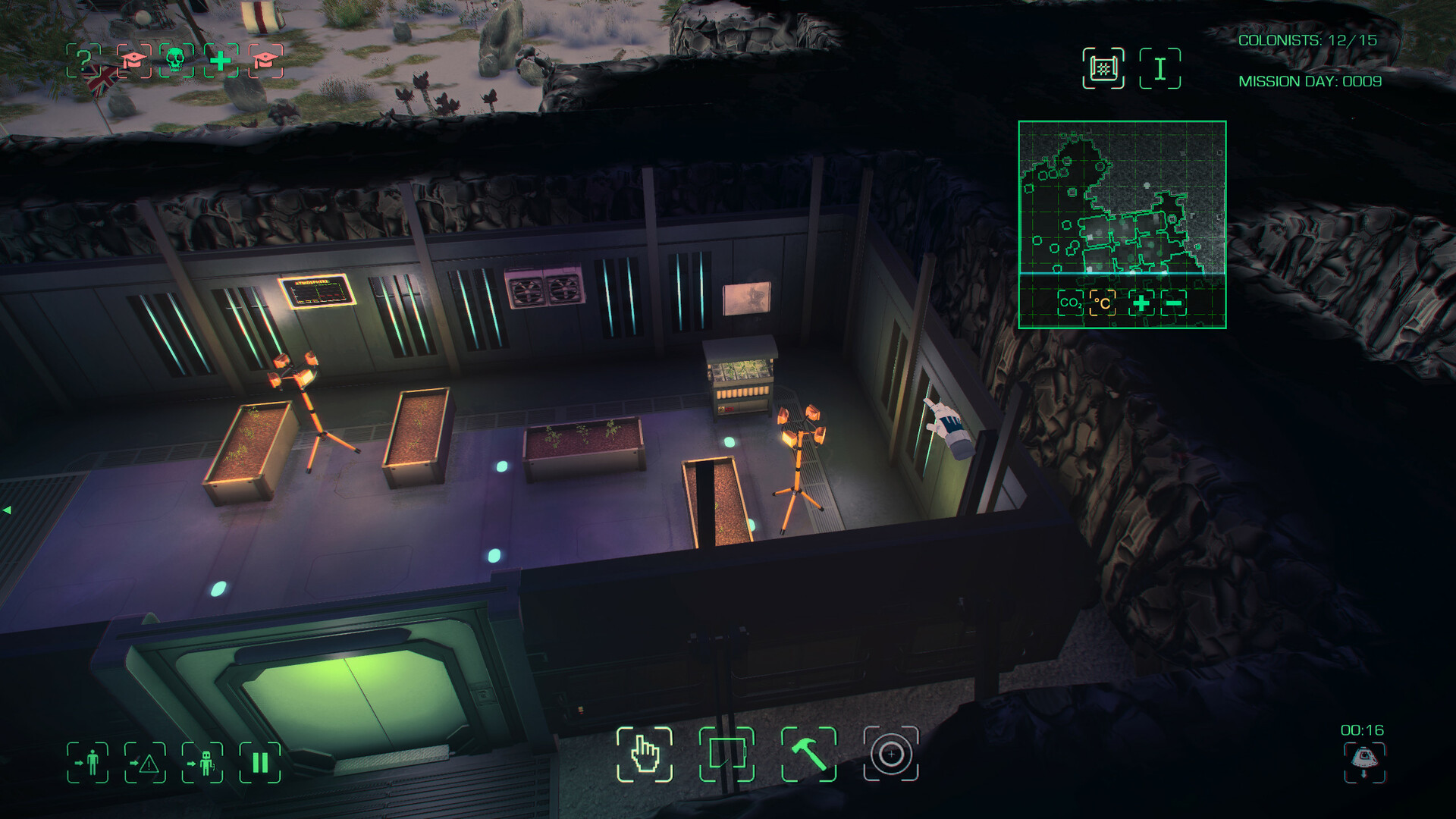Jump to next colonist using person icon
The image size is (1456, 819).
[x=88, y=762]
